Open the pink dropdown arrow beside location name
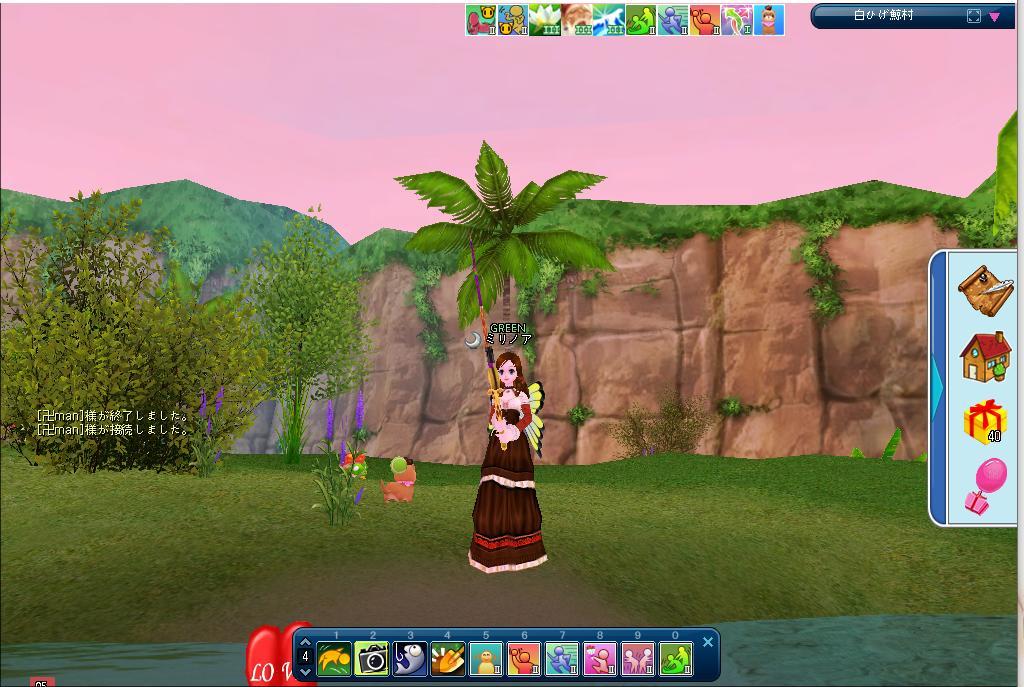Viewport: 1024px width, 687px height. coord(995,16)
